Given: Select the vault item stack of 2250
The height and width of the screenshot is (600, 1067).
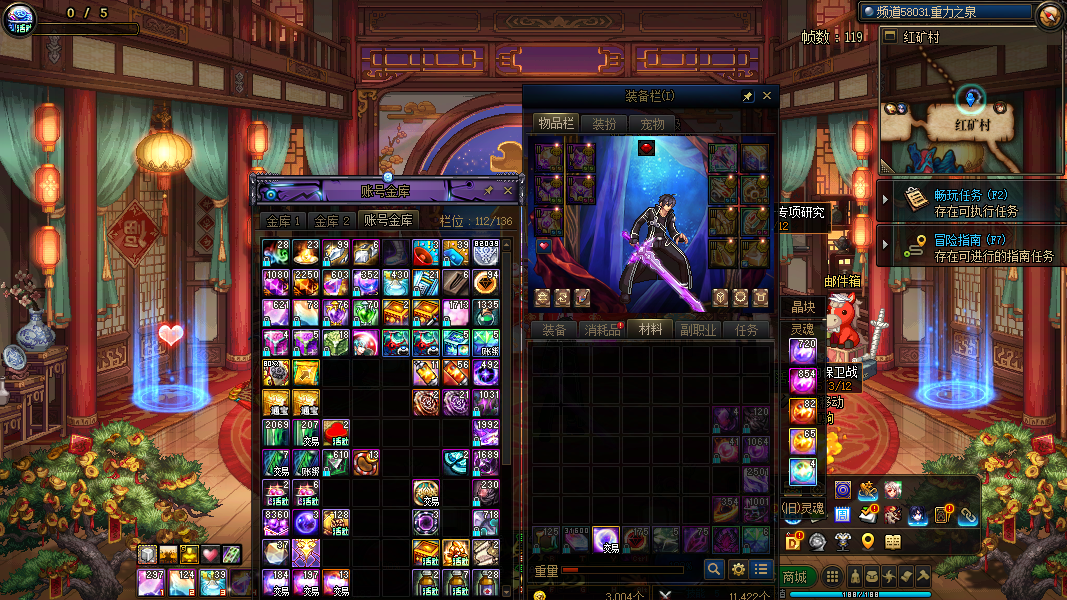Looking at the screenshot, I should pos(306,283).
